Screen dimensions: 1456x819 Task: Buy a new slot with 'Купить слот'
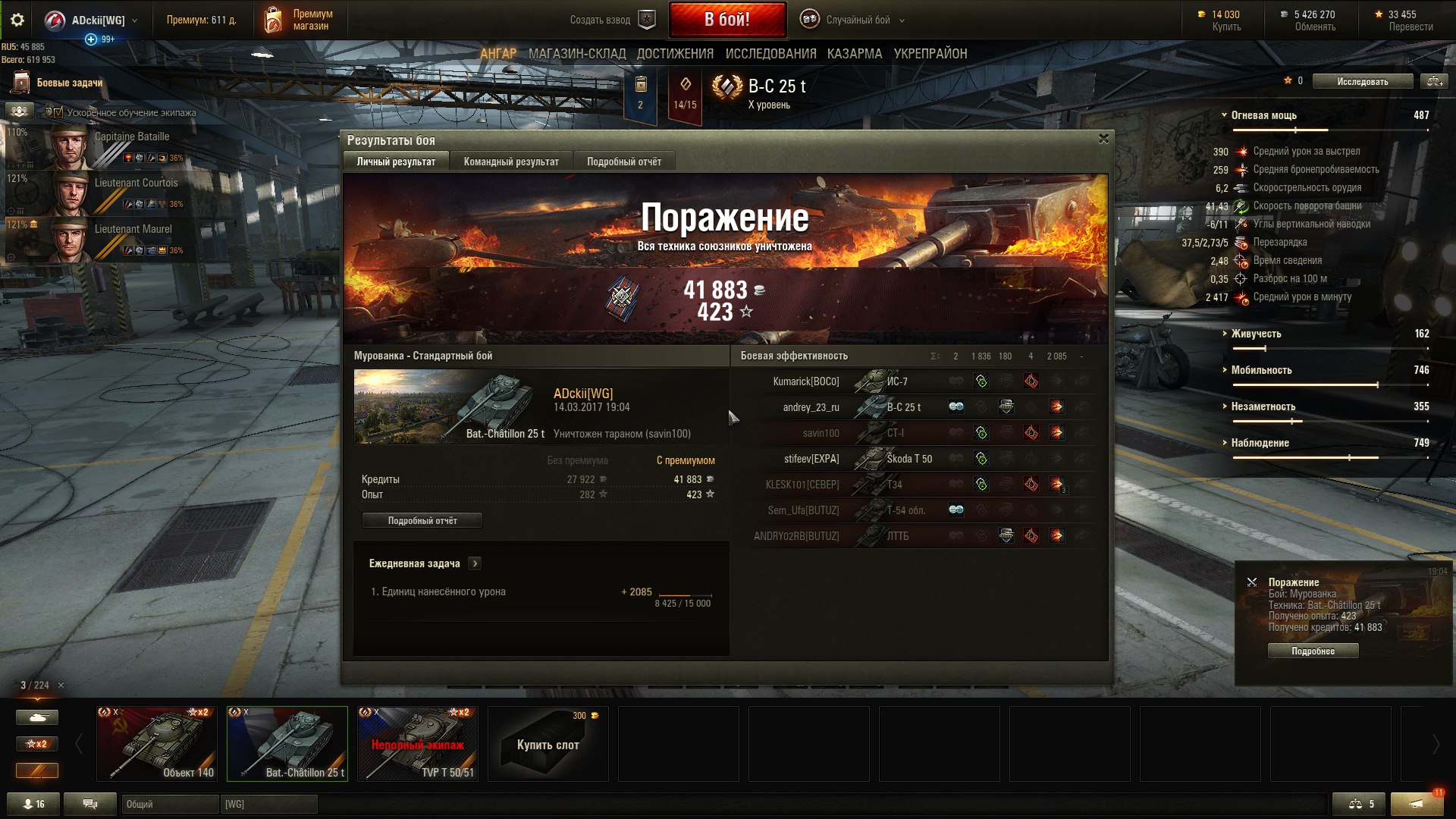[x=548, y=744]
